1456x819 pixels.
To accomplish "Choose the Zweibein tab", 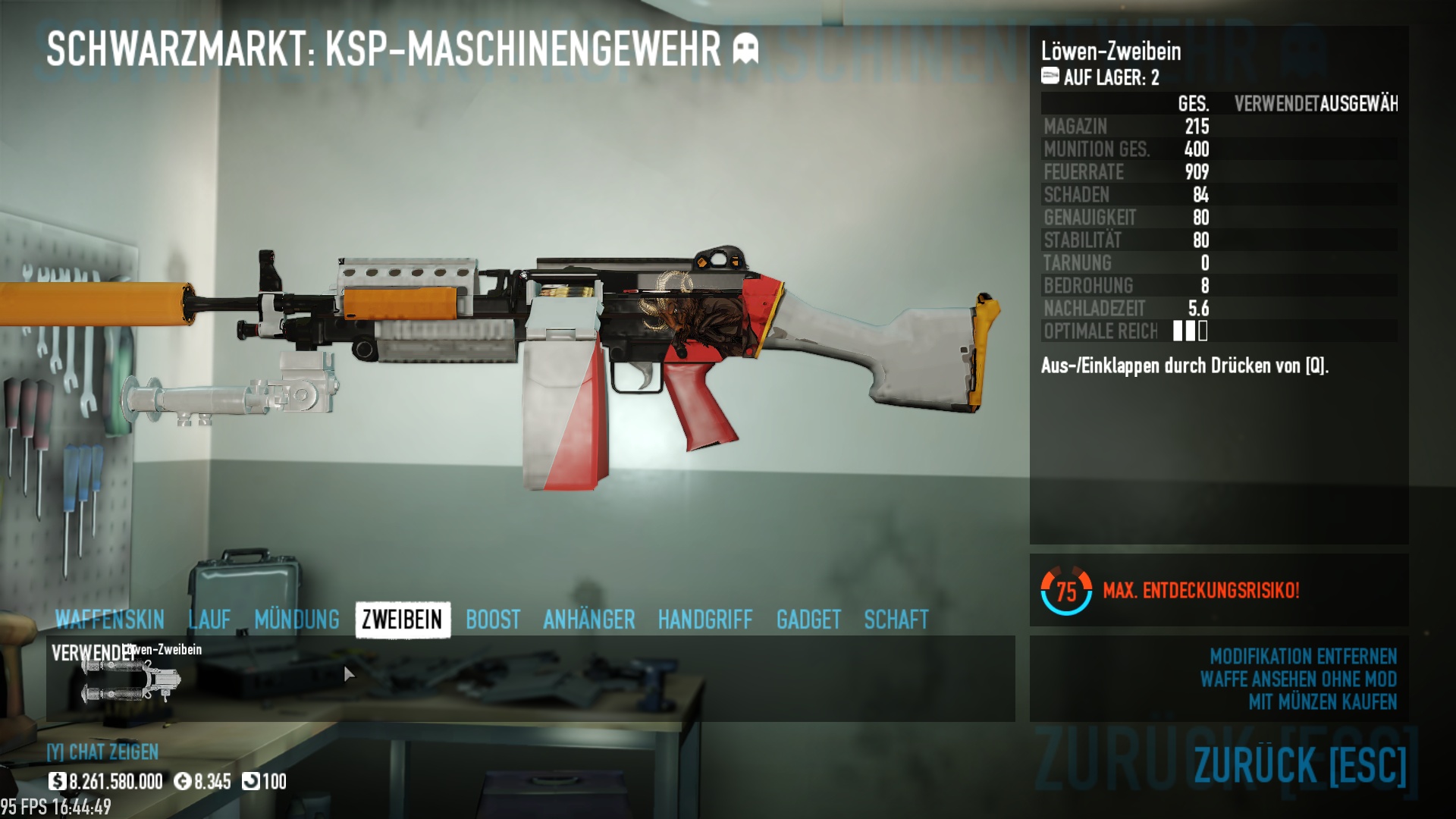I will 402,620.
